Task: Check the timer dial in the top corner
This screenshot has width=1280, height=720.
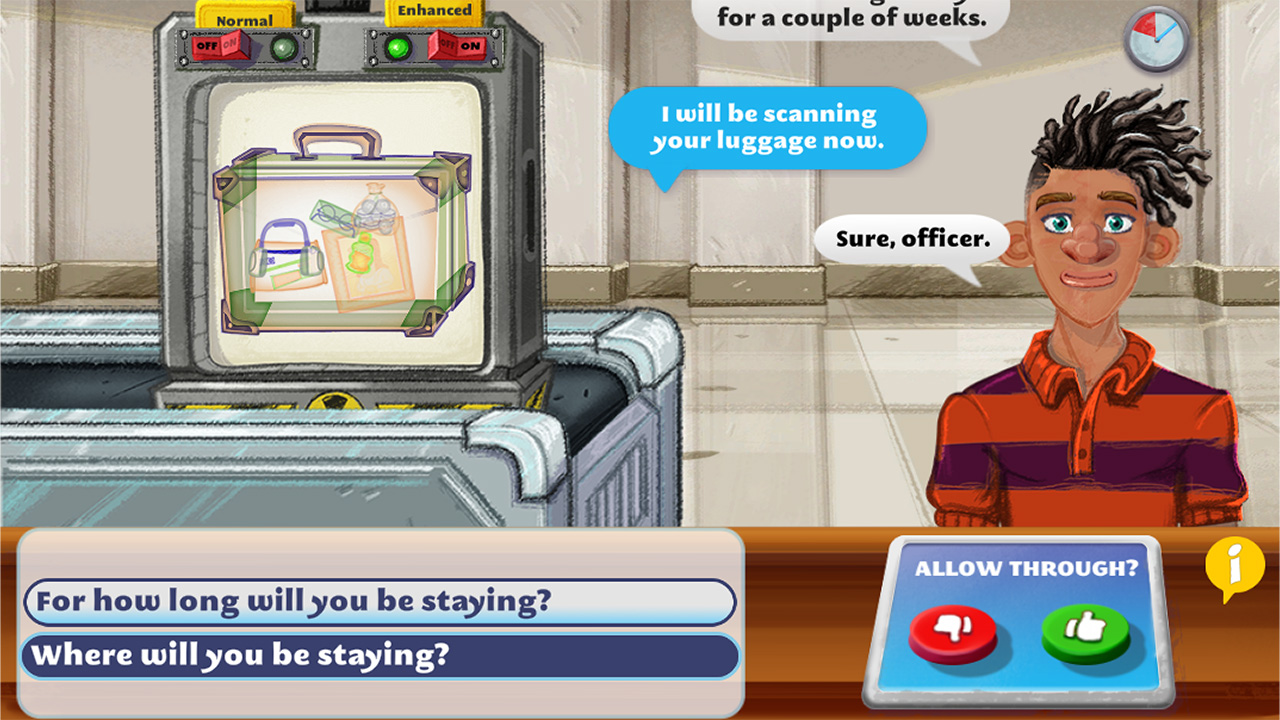Action: [x=1155, y=42]
